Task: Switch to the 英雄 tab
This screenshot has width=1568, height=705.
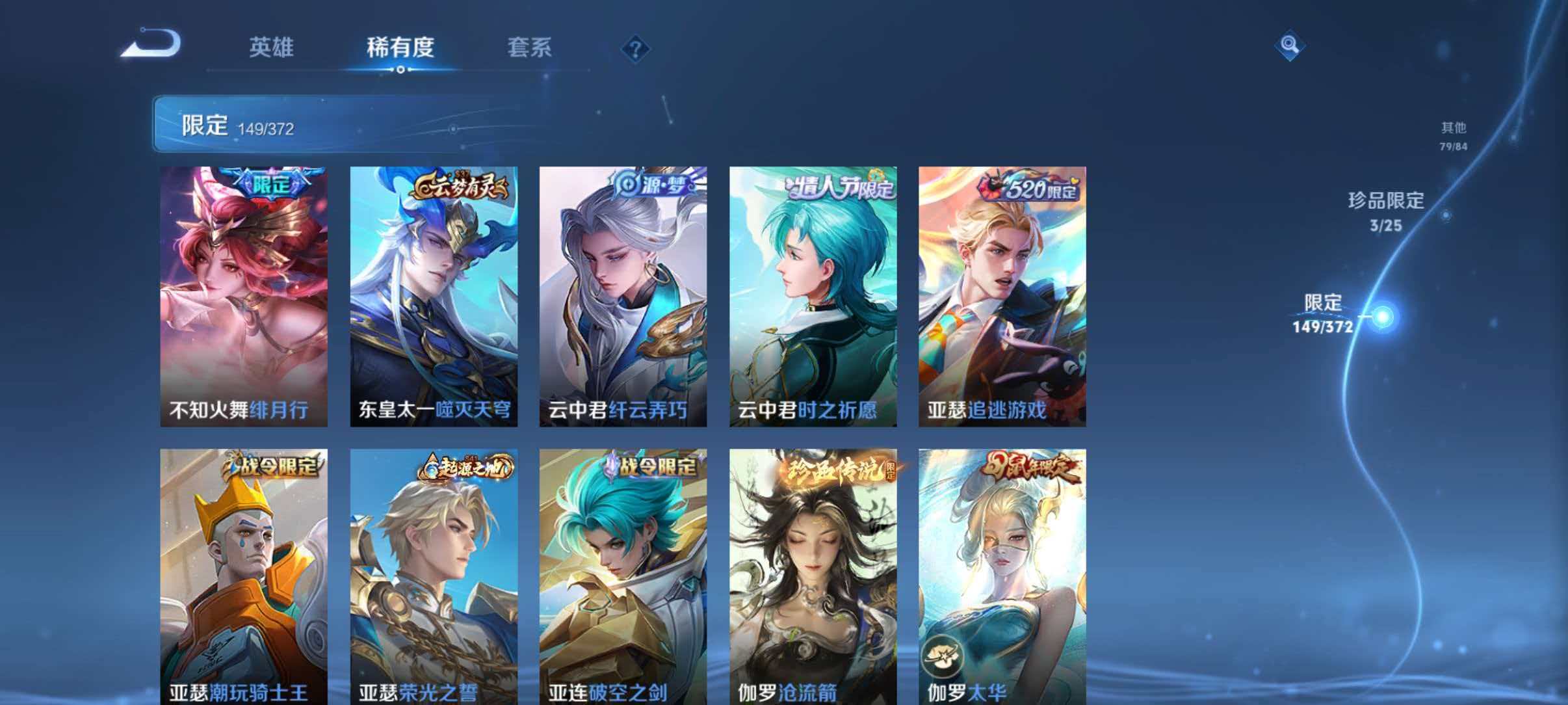Action: [273, 48]
